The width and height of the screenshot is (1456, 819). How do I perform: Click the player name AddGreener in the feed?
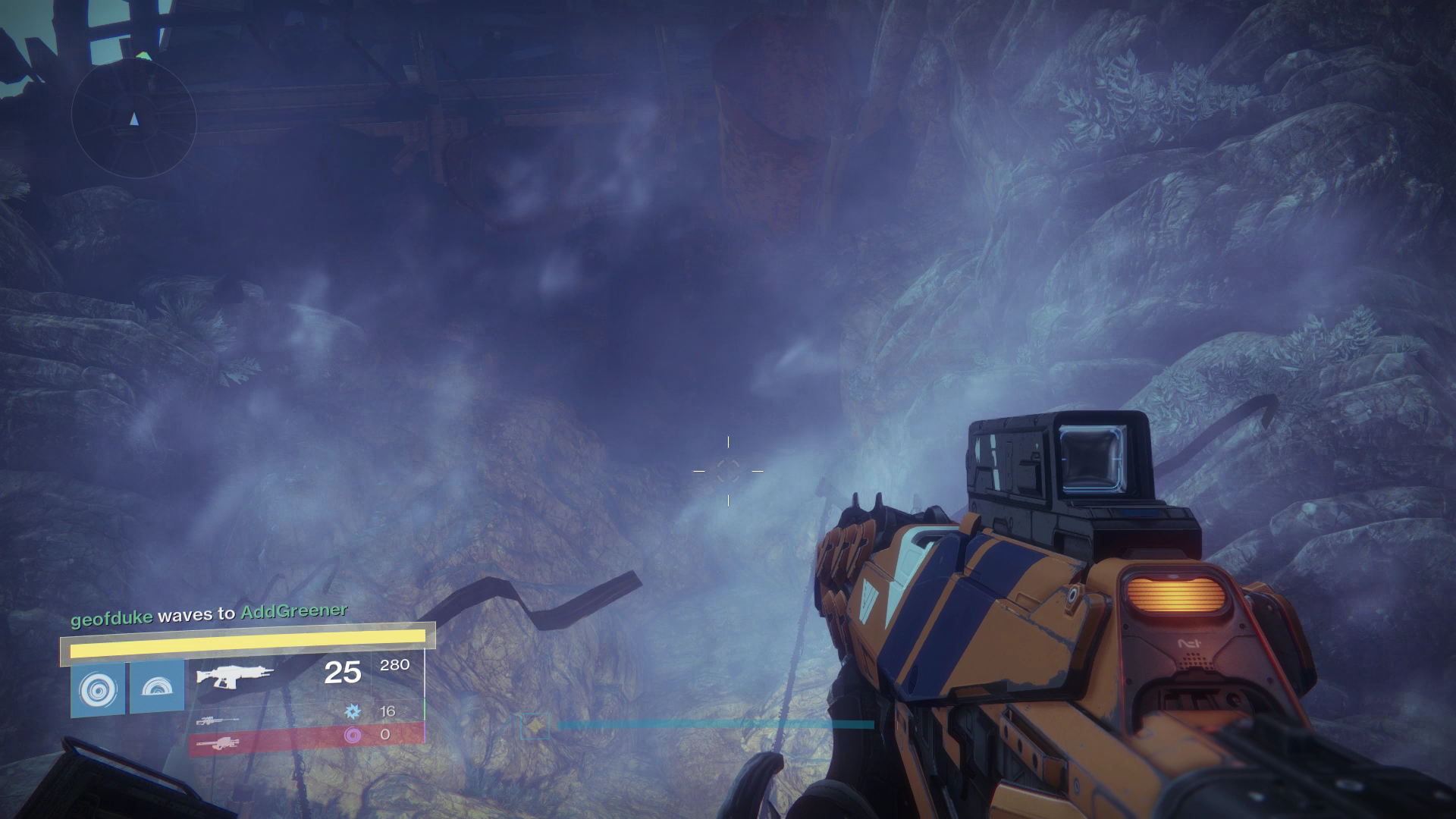(294, 614)
